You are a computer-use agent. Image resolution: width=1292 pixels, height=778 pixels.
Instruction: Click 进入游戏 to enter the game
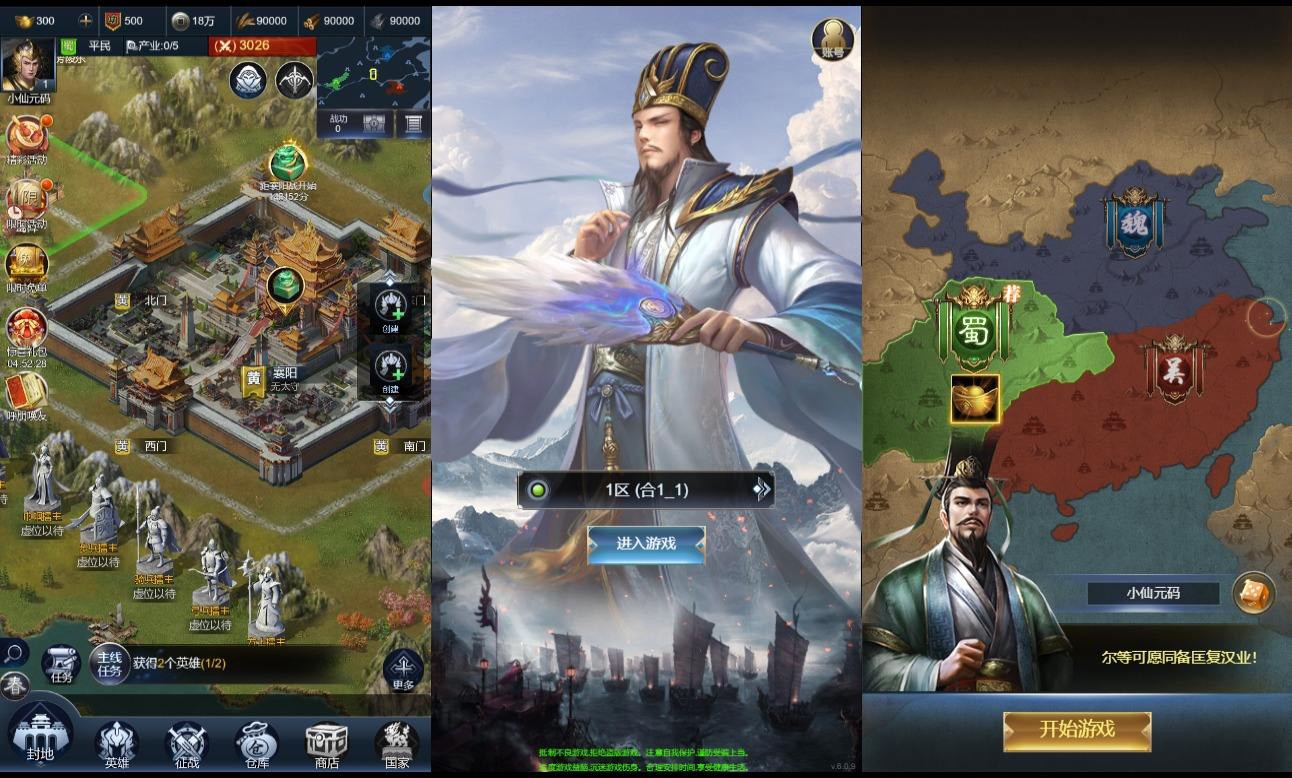click(646, 543)
